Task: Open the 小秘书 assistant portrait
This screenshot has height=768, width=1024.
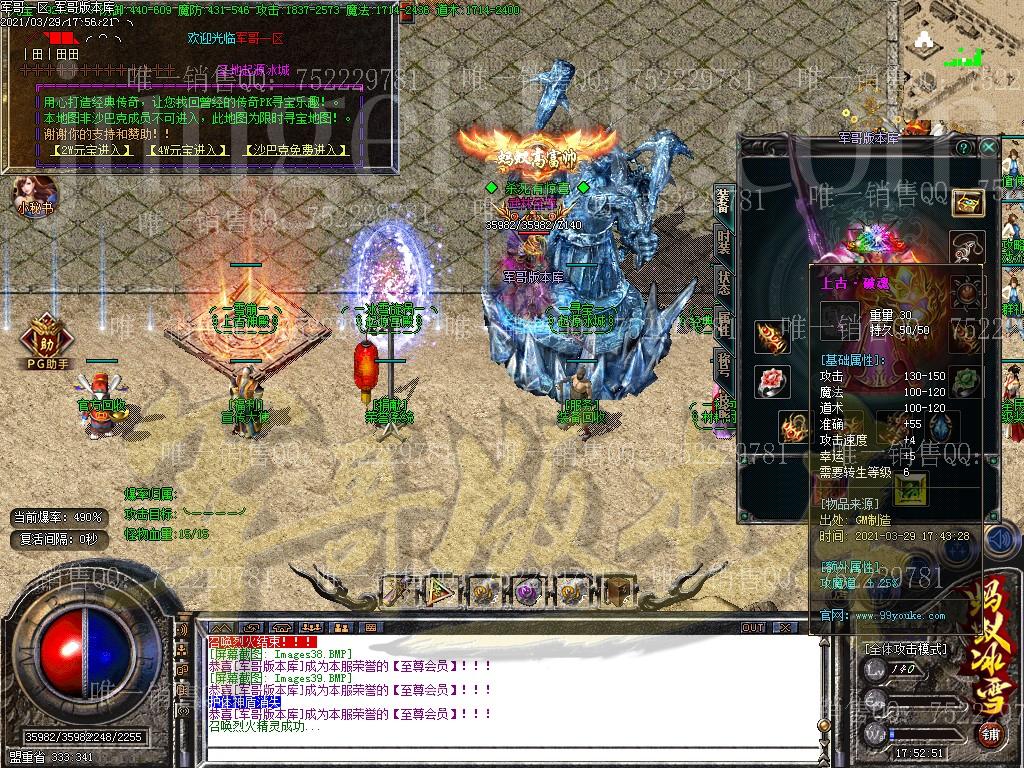Action: point(36,194)
